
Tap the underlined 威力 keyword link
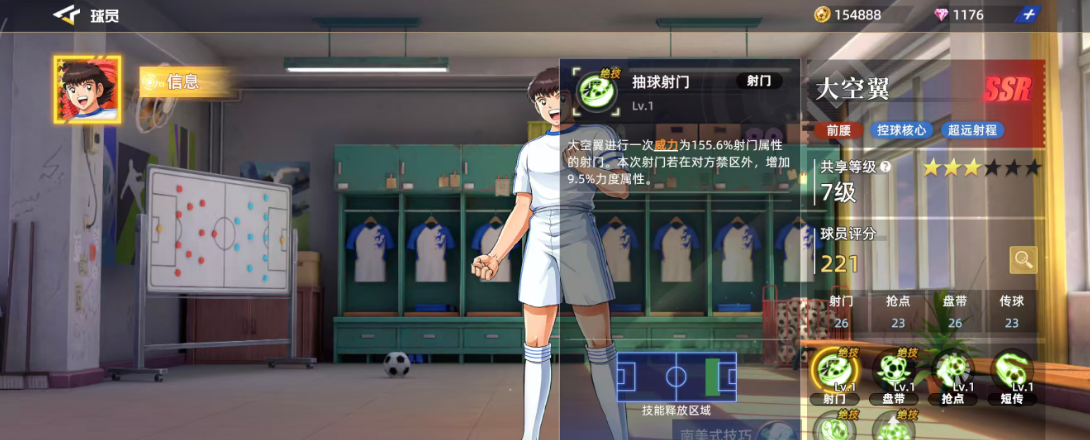pyautogui.click(x=666, y=145)
